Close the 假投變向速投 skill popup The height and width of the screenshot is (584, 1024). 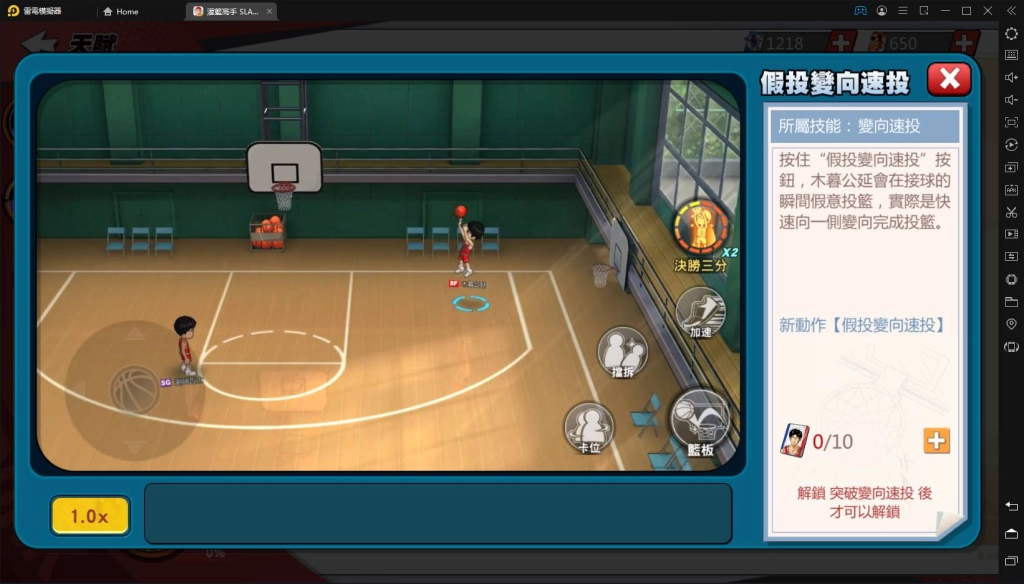948,79
